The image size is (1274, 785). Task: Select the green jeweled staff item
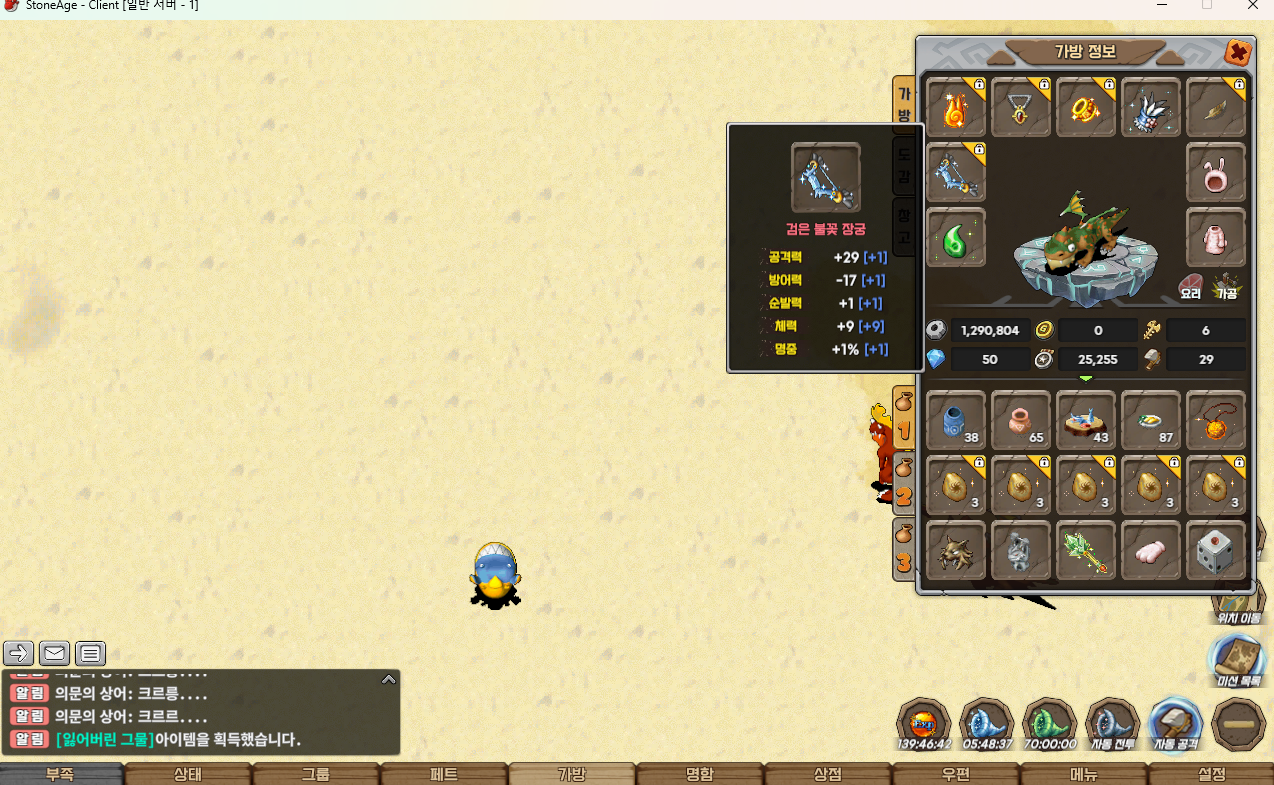pos(1086,550)
